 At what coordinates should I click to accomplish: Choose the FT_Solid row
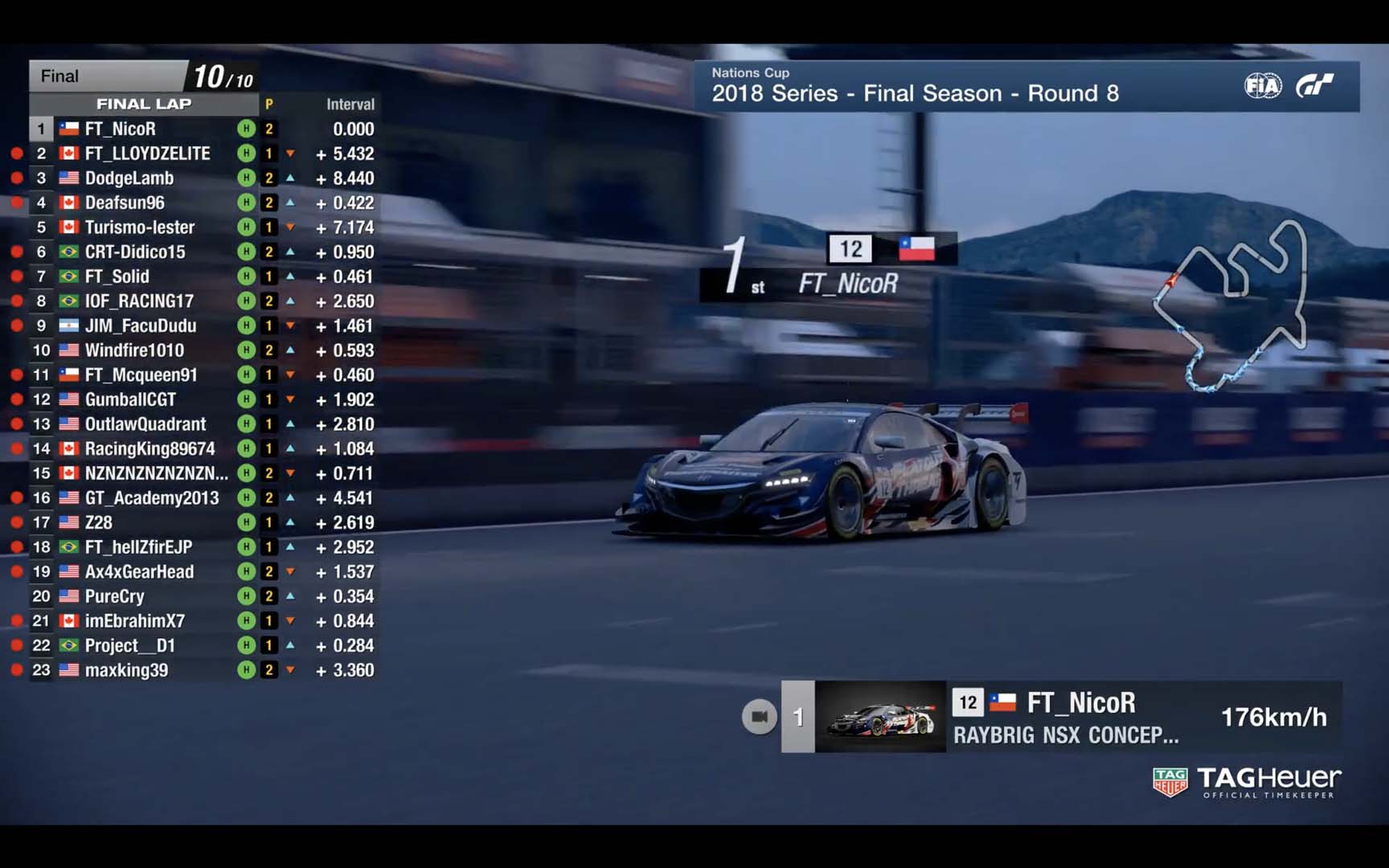pyautogui.click(x=117, y=276)
